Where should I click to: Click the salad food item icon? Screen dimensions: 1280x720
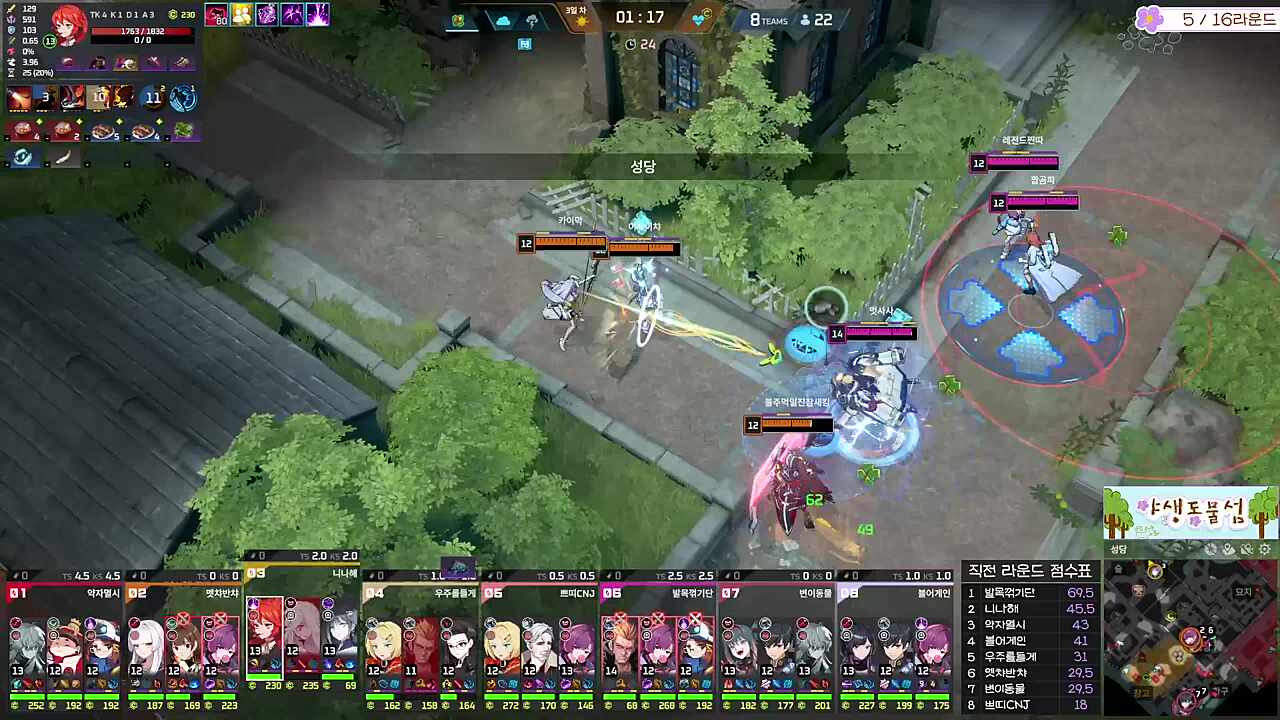tap(183, 129)
